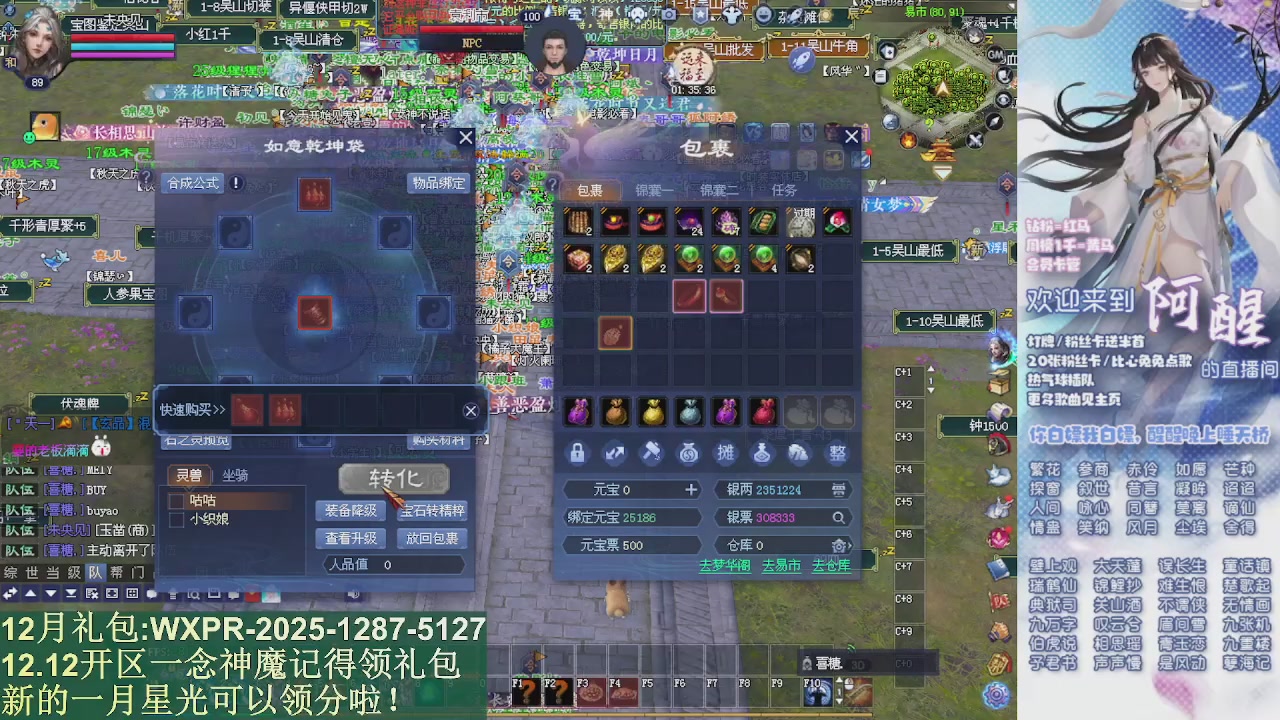
Task: Click the hammer salvage icon in the bag panel
Action: tap(650, 452)
